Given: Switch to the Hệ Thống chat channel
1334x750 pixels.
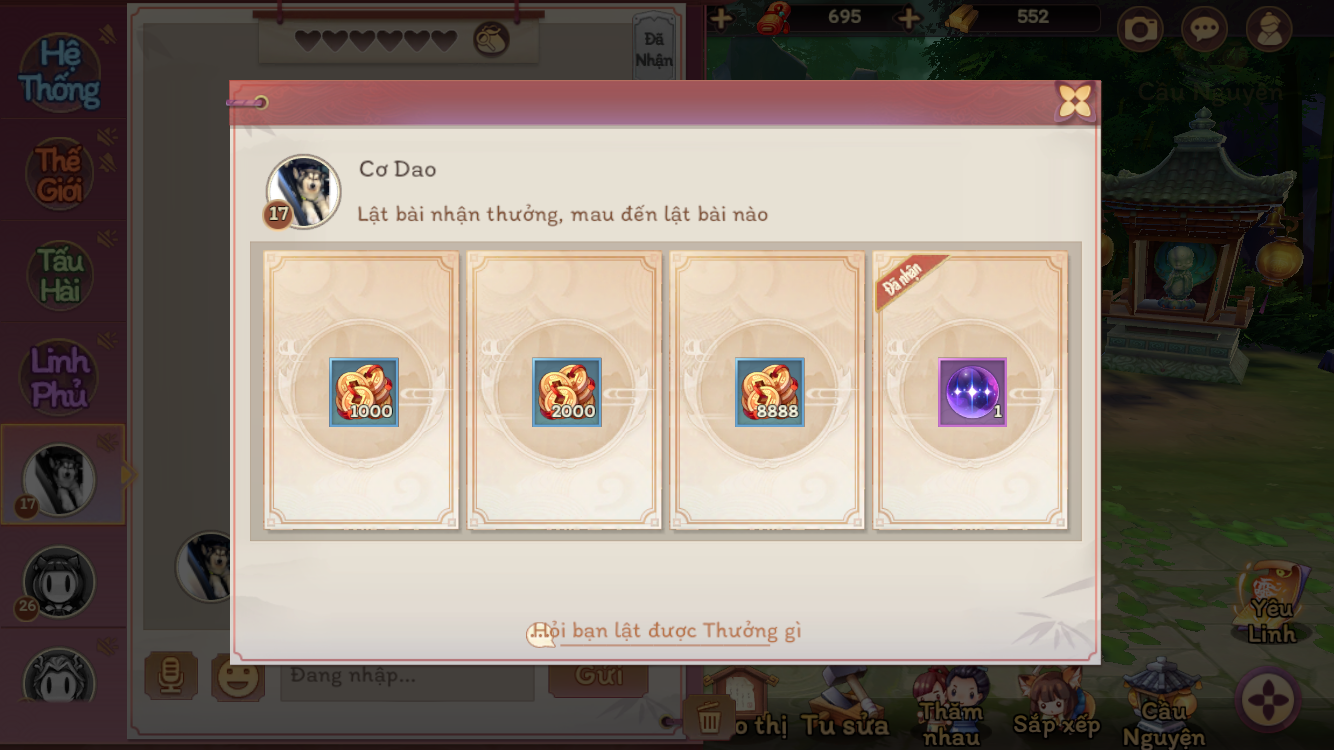Looking at the screenshot, I should (60, 73).
